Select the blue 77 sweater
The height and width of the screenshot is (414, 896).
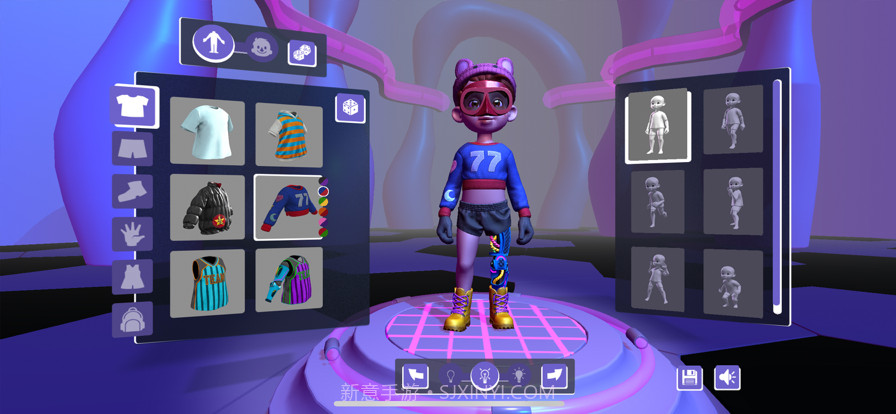coord(287,207)
